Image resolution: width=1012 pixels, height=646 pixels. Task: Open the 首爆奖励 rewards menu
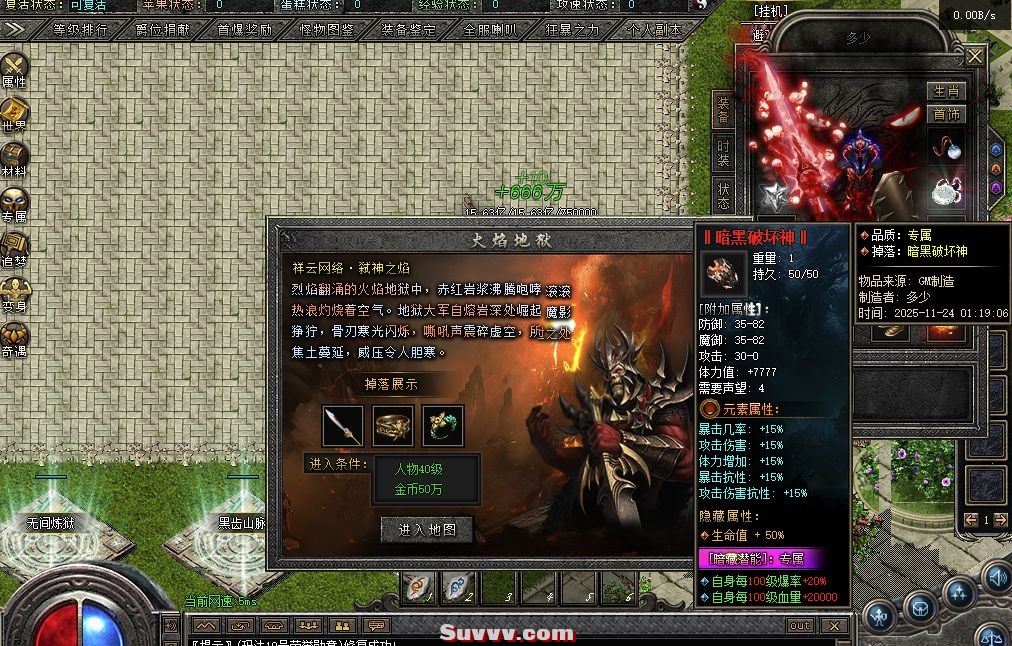(x=244, y=30)
